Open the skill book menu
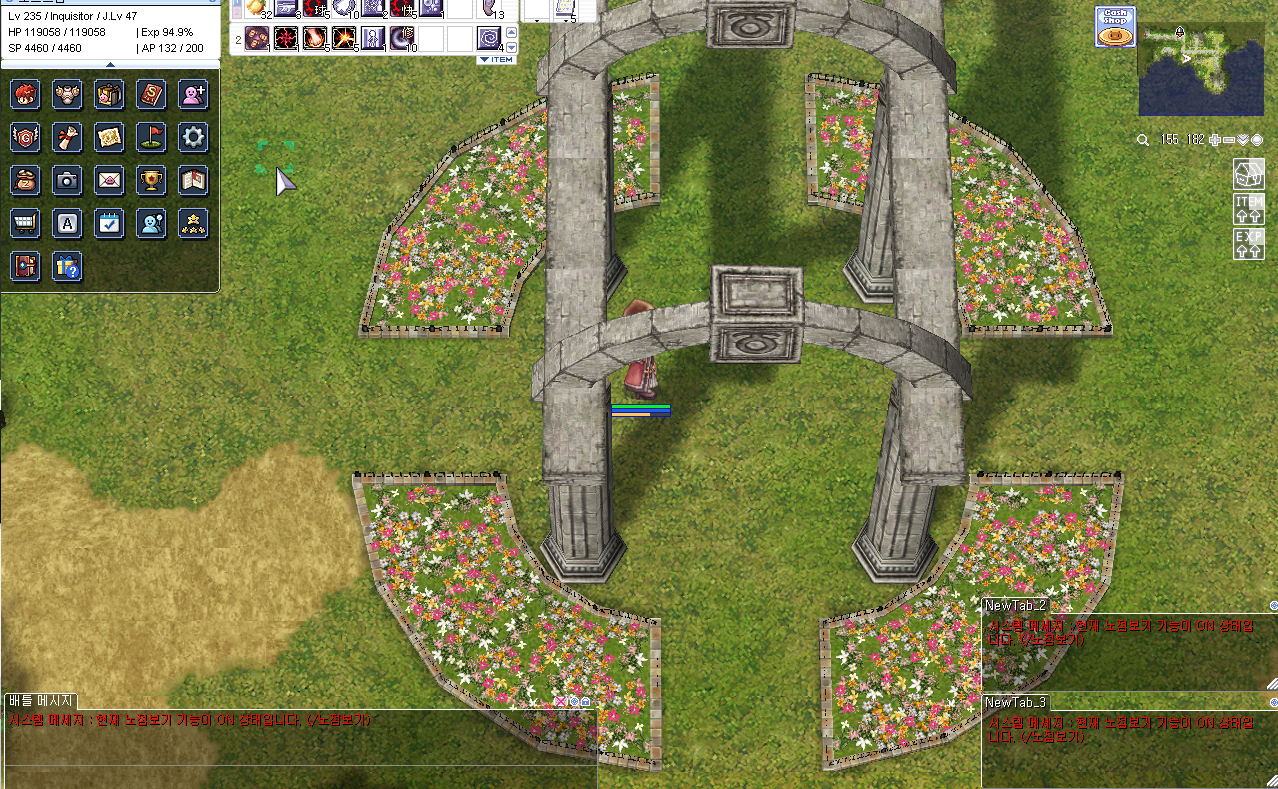The width and height of the screenshot is (1278, 789). click(x=150, y=94)
